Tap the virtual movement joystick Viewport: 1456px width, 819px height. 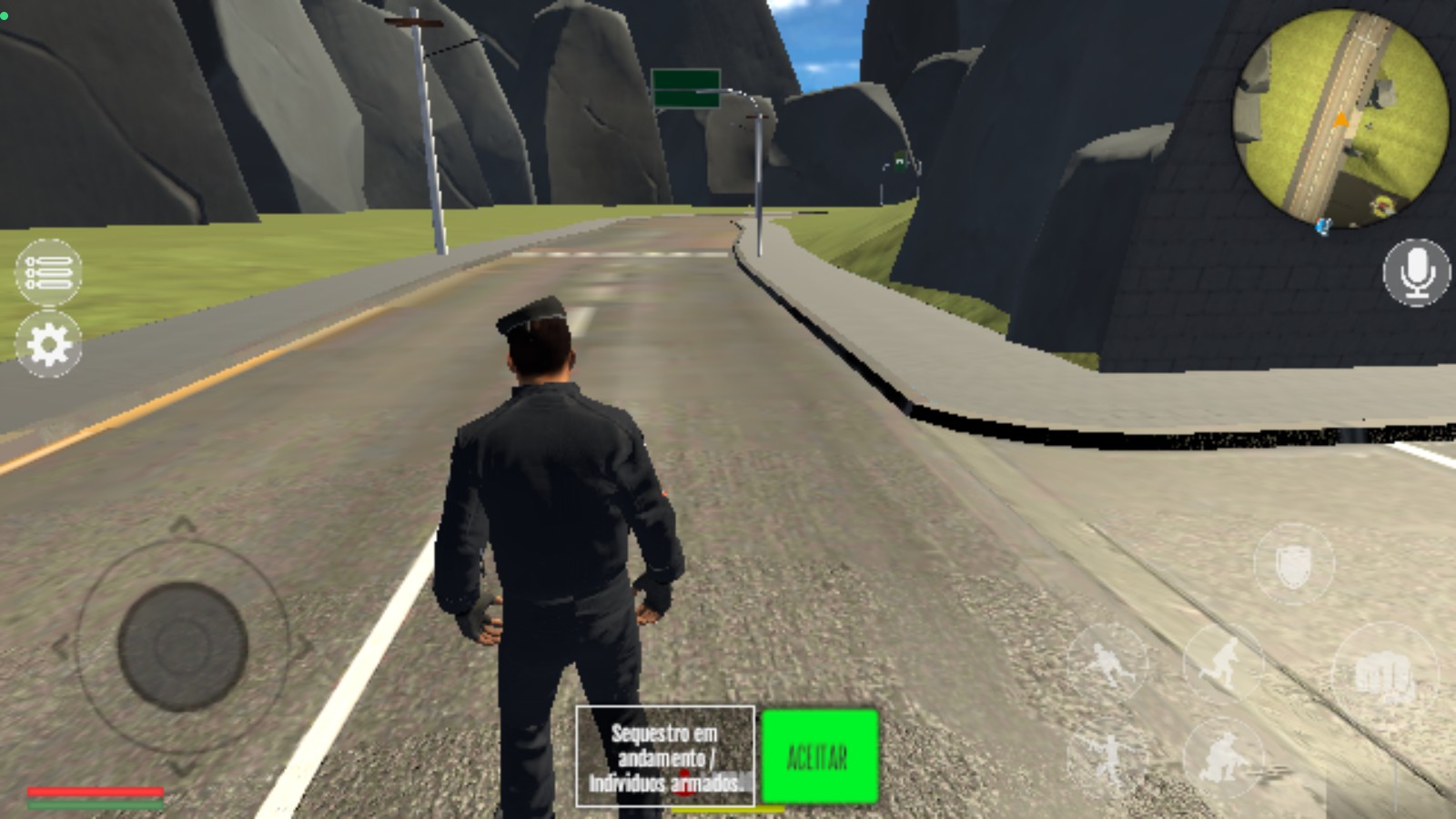[x=183, y=645]
